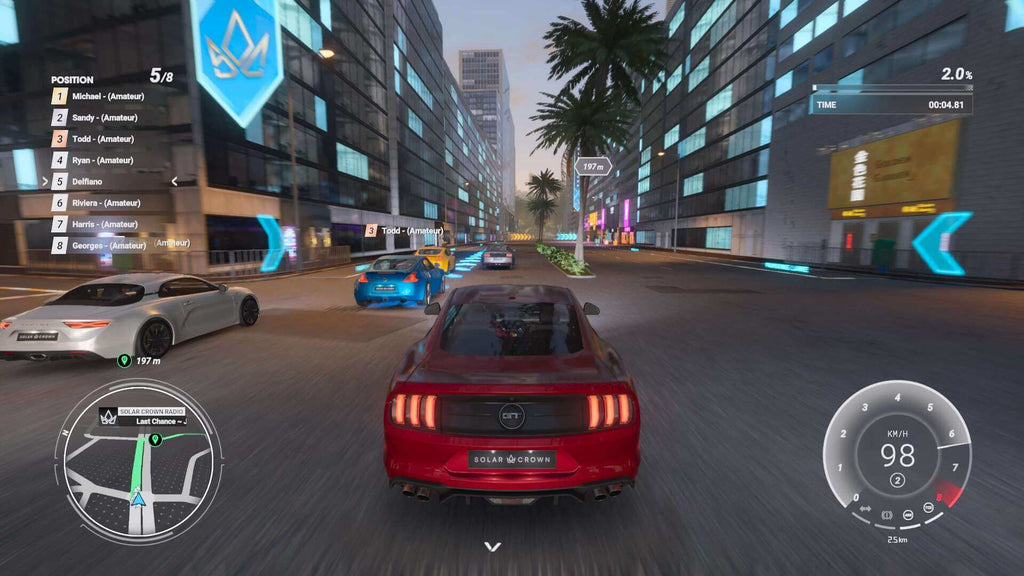This screenshot has height=576, width=1024.
Task: Click the turn-signal arrows icon under the speedometer
Action: pos(864,510)
